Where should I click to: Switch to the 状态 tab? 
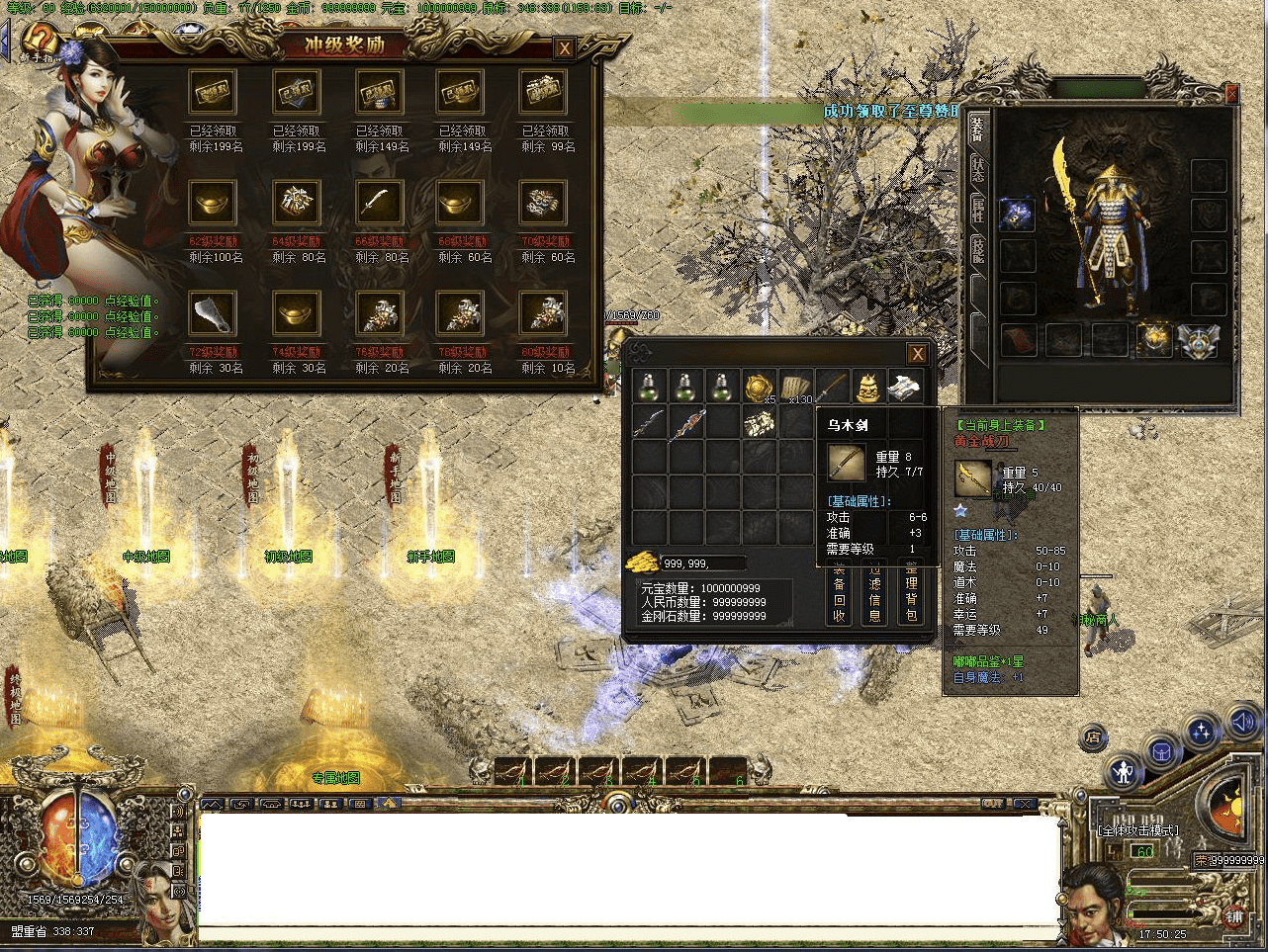pyautogui.click(x=977, y=168)
